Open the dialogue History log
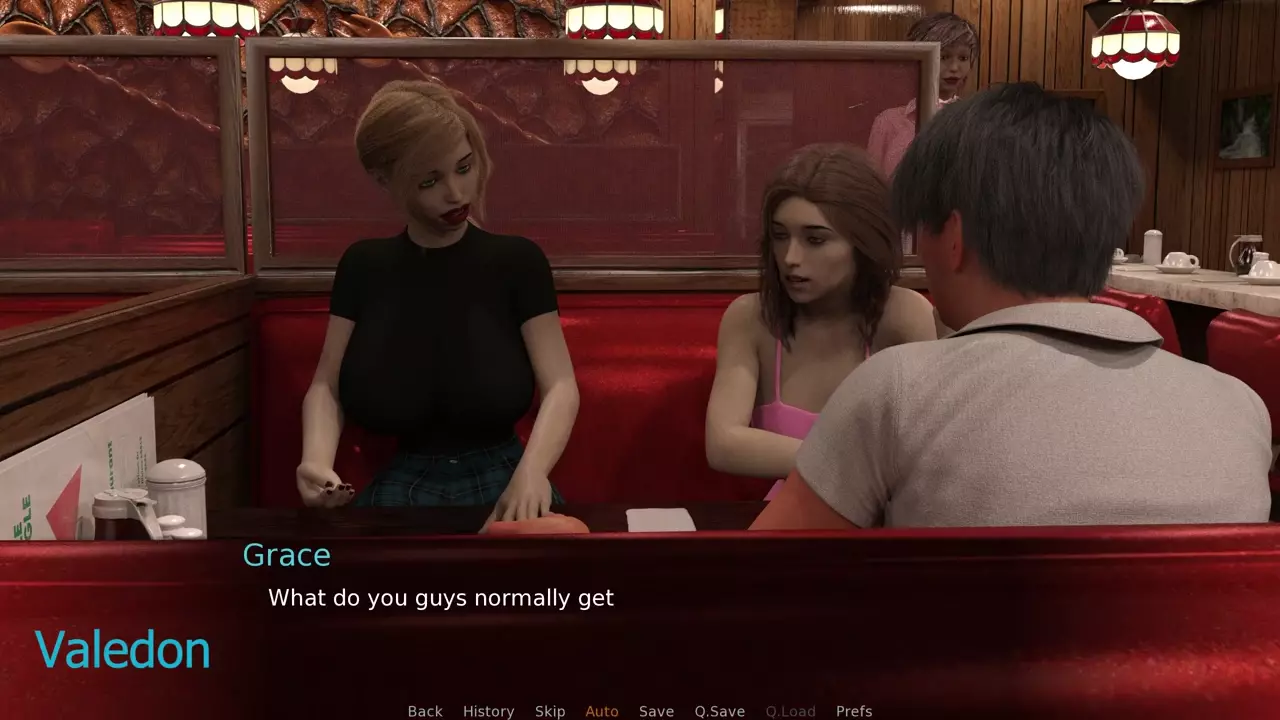The width and height of the screenshot is (1280, 720). [488, 711]
